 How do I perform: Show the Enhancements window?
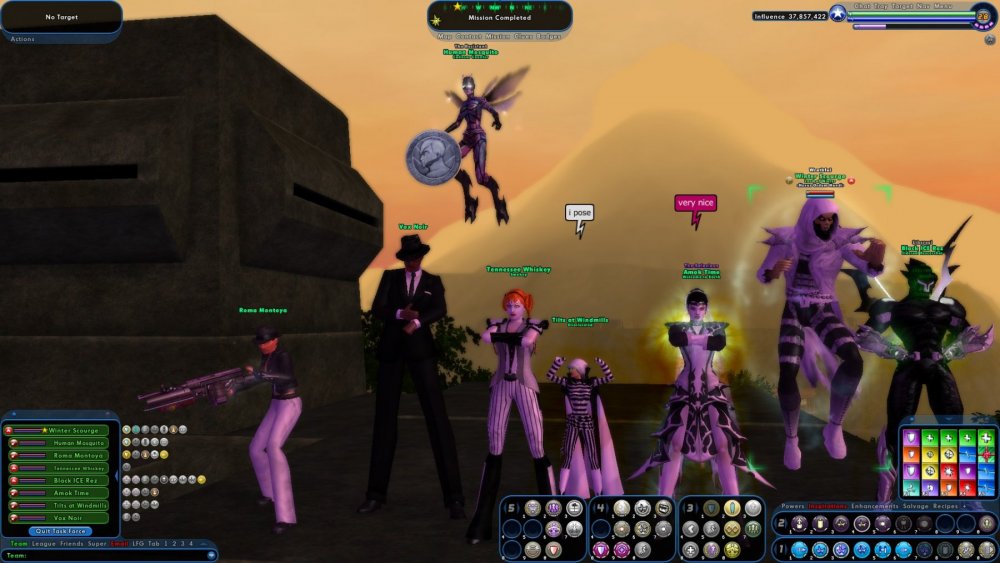click(x=873, y=506)
